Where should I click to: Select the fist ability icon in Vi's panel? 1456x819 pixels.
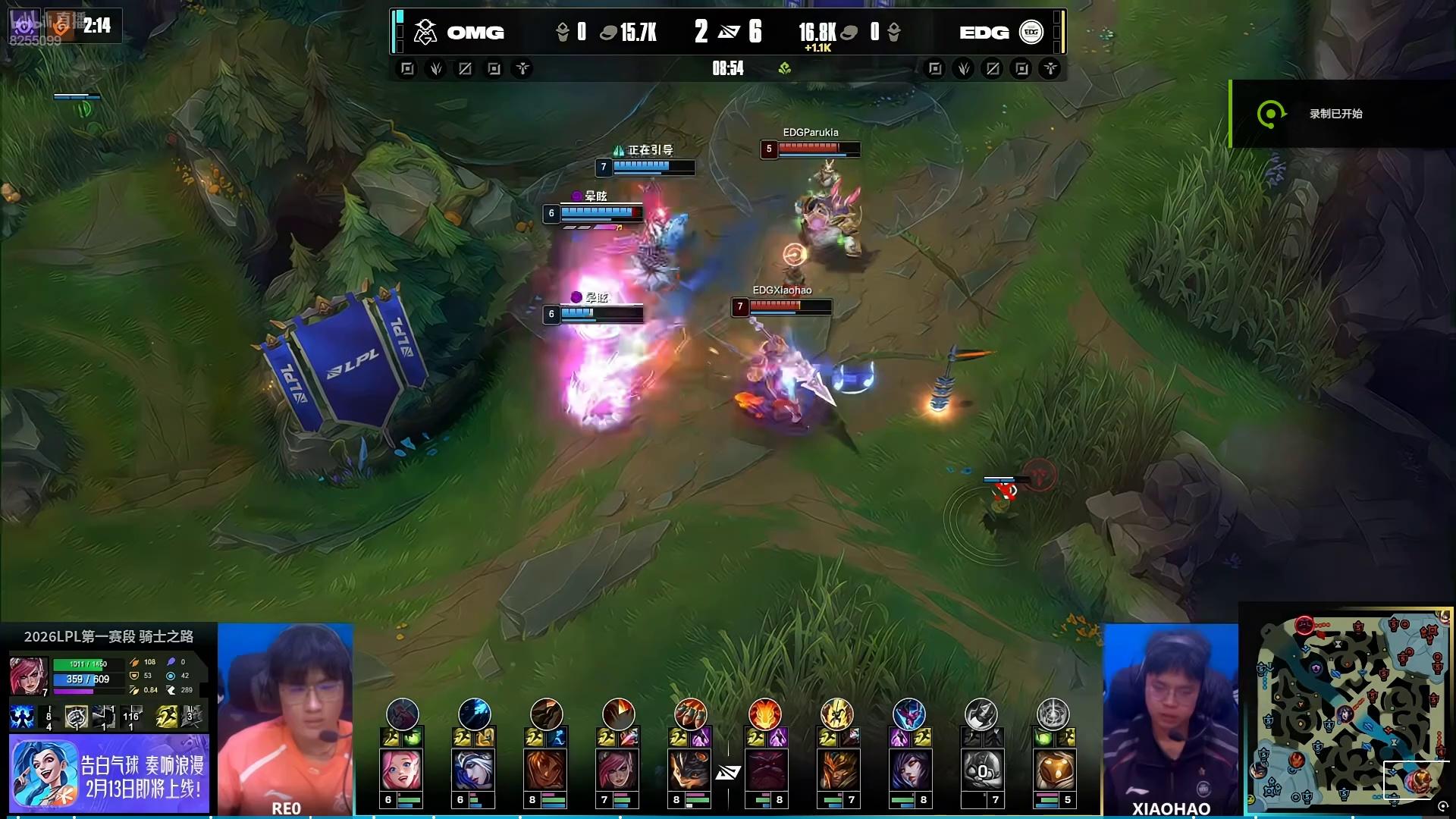coord(75,717)
